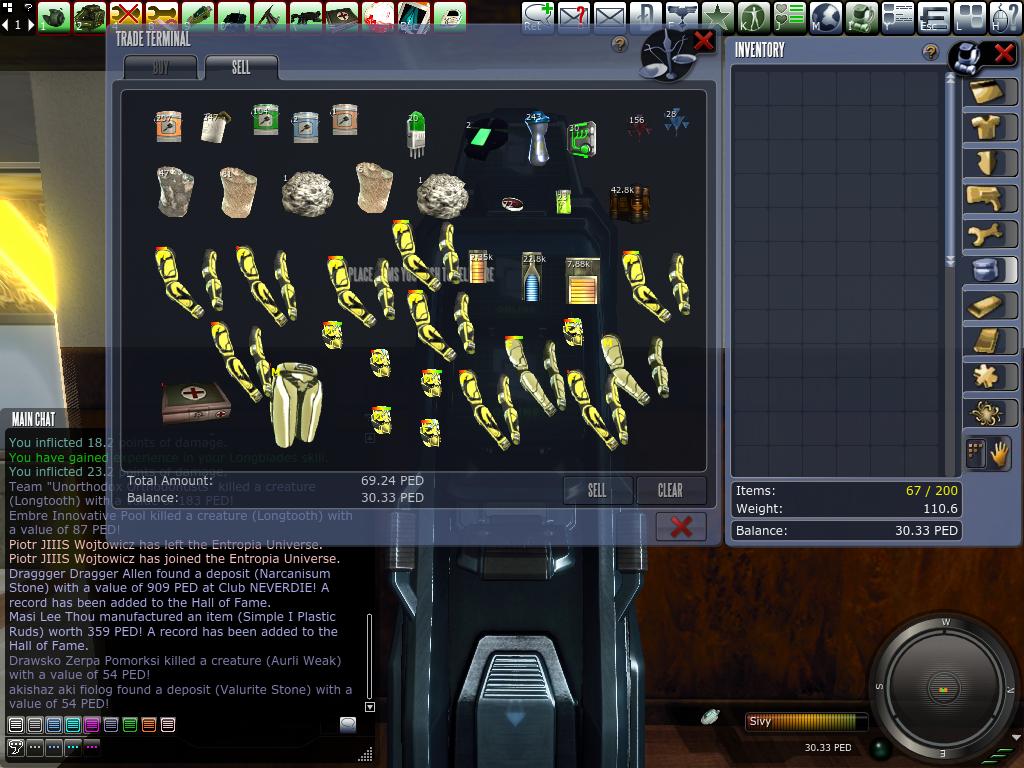The width and height of the screenshot is (1024, 768).
Task: Close the Trade Terminal window
Action: tap(704, 40)
